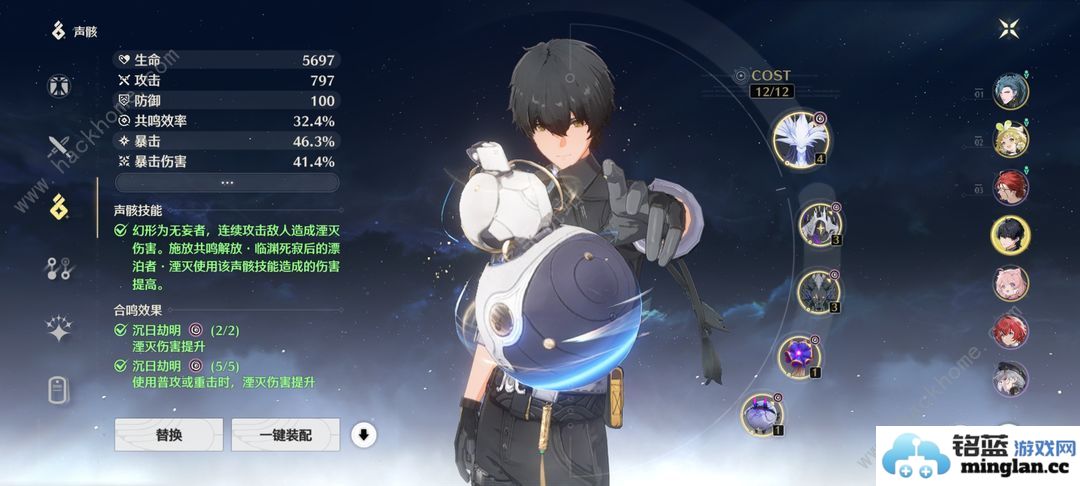Activate the 一键装配 auto-equip button
This screenshot has width=1080, height=486.
[285, 435]
